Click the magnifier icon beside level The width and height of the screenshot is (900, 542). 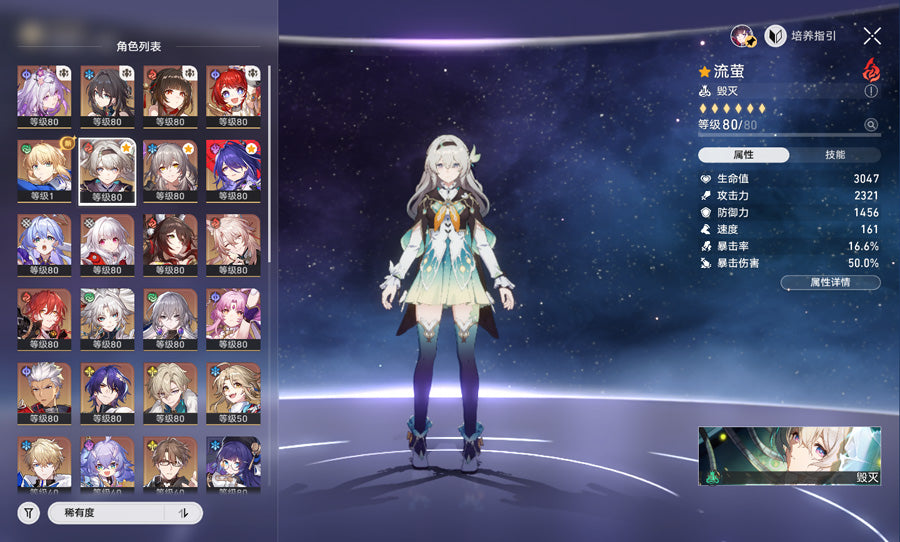(x=871, y=125)
